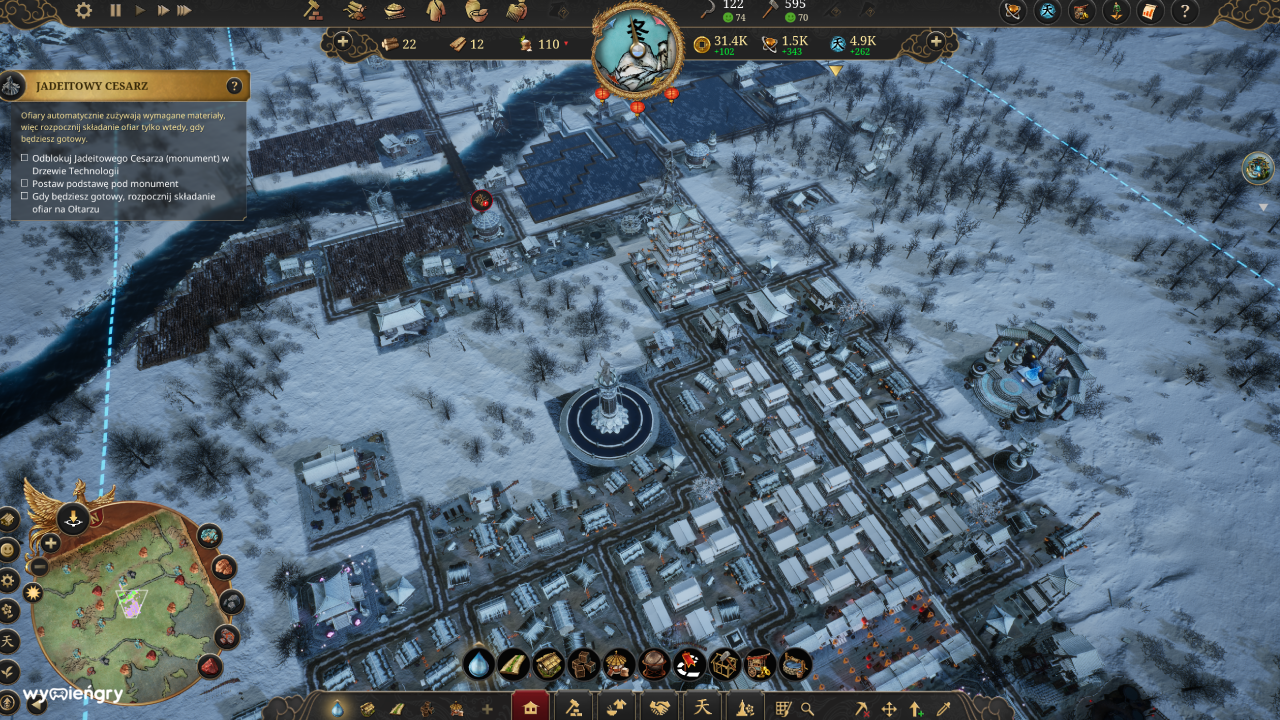The width and height of the screenshot is (1280, 720).
Task: Open the statistics report scroll
Action: 1148,12
